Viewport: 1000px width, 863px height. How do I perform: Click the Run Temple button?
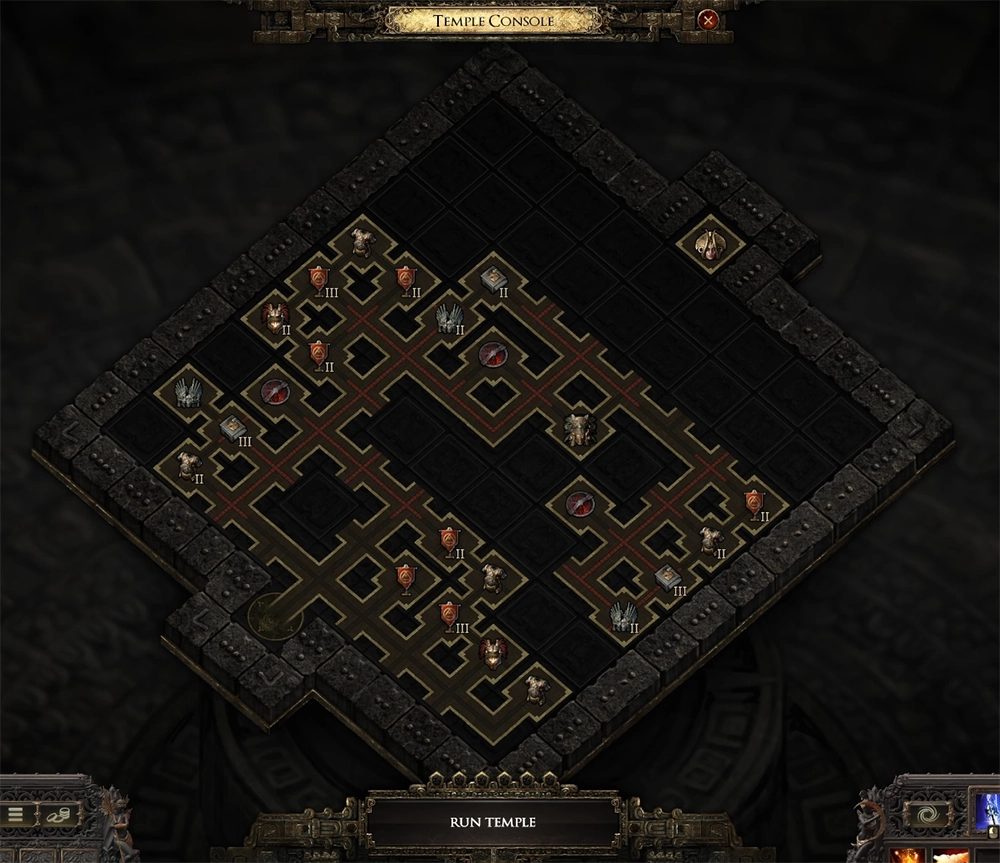coord(492,822)
